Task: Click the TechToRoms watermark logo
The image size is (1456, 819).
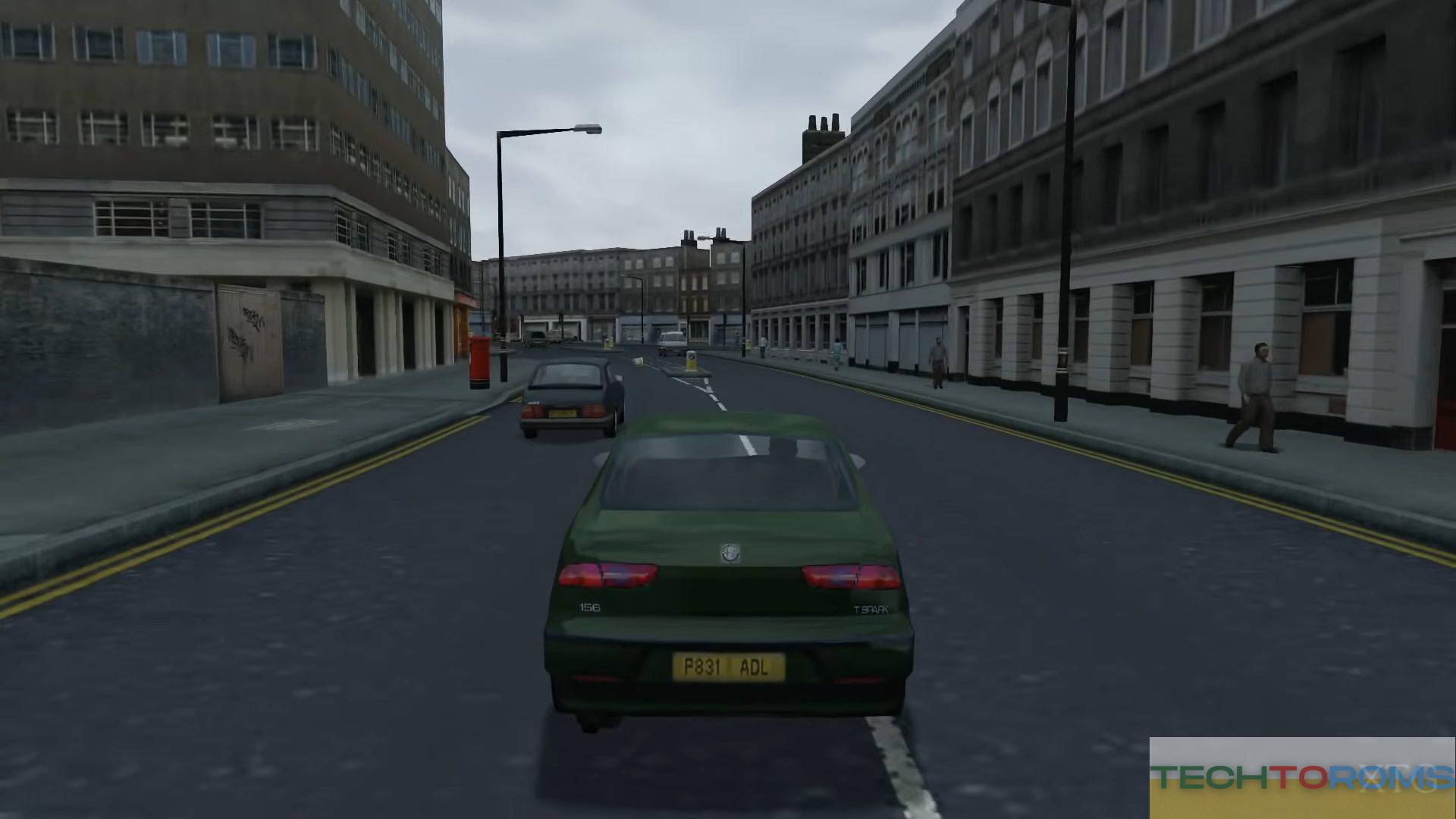Action: [1301, 777]
